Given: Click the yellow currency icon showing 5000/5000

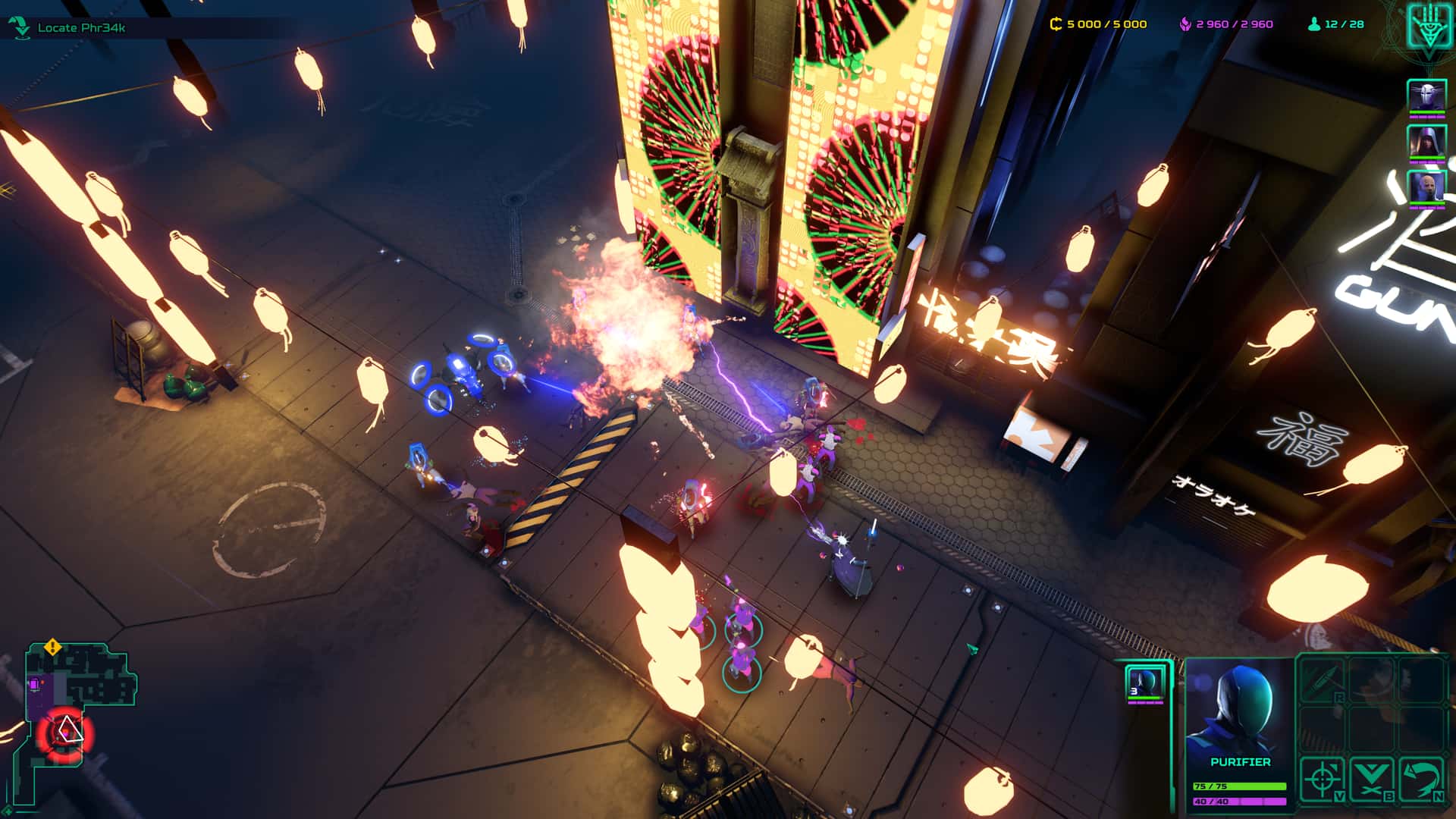Looking at the screenshot, I should pos(1054,24).
